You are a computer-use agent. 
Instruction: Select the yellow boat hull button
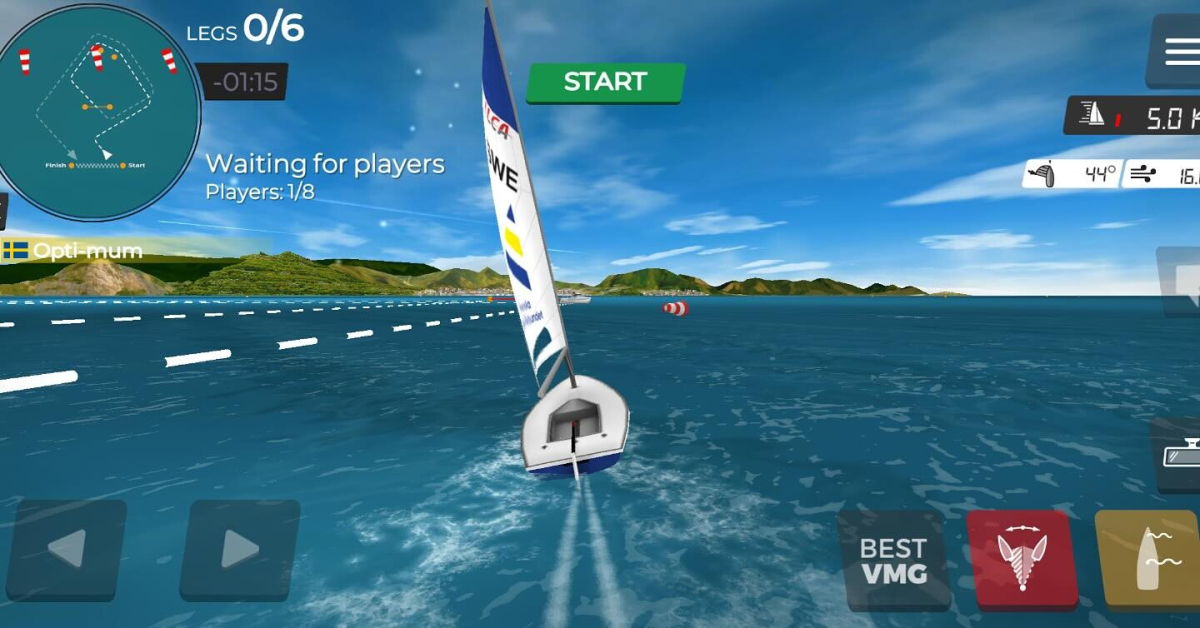pyautogui.click(x=1150, y=560)
